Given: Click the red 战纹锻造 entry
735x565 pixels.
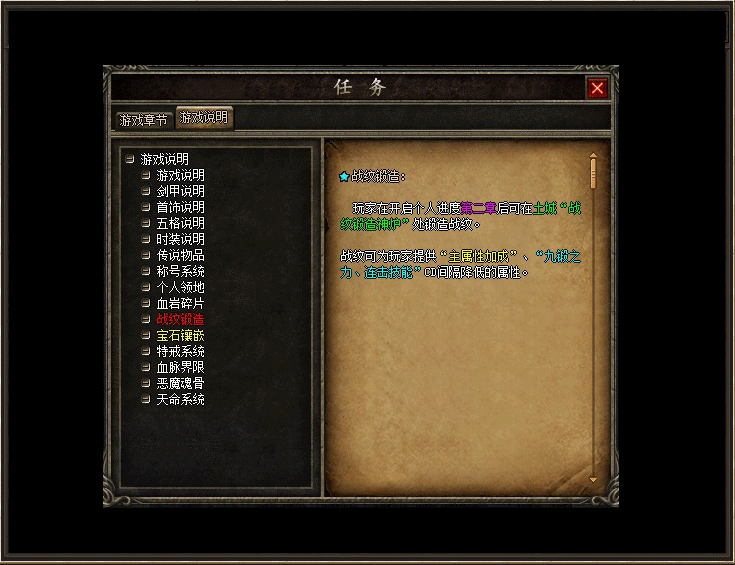Looking at the screenshot, I should (x=180, y=319).
